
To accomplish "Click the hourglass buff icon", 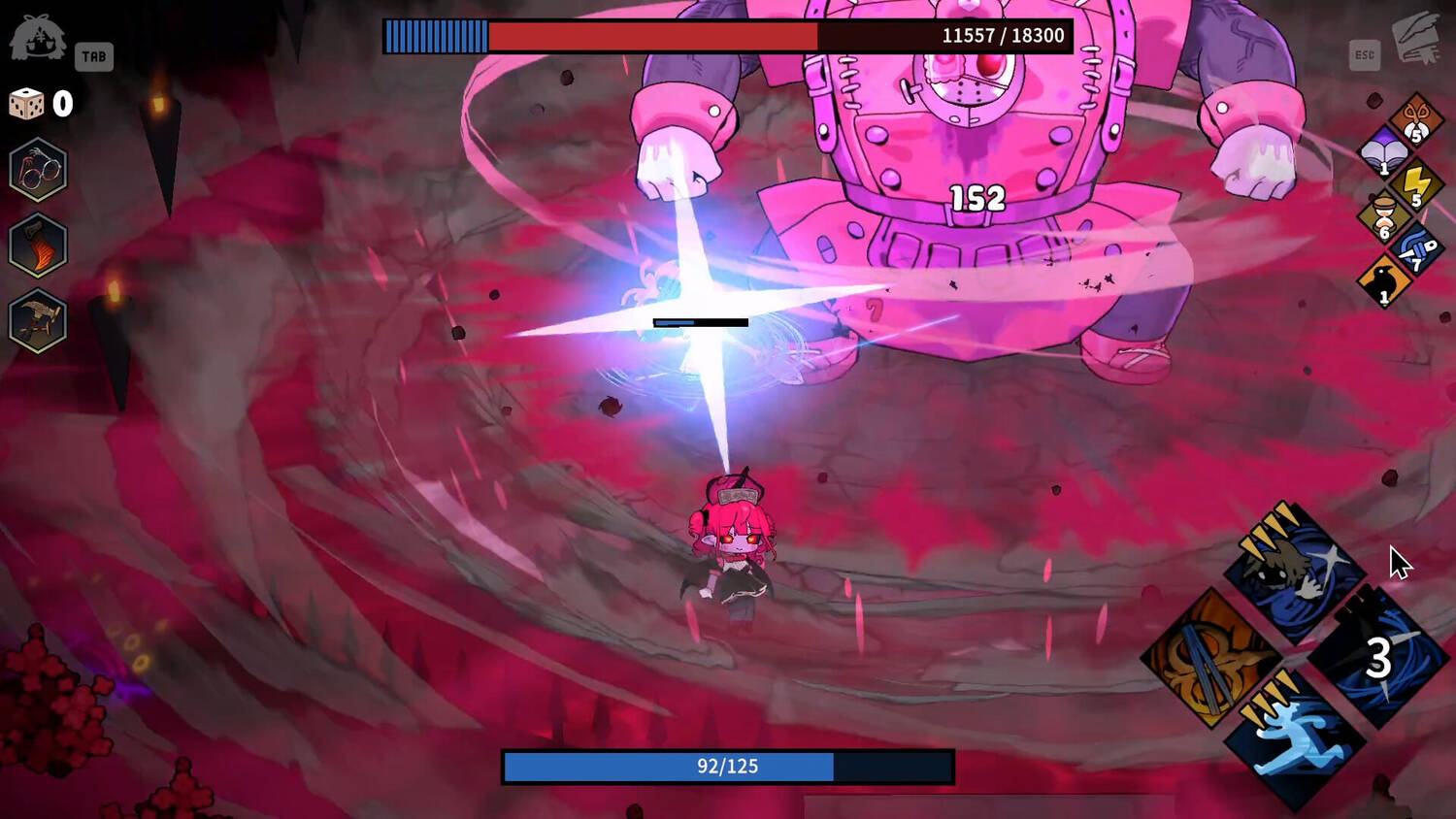I will [x=1383, y=217].
